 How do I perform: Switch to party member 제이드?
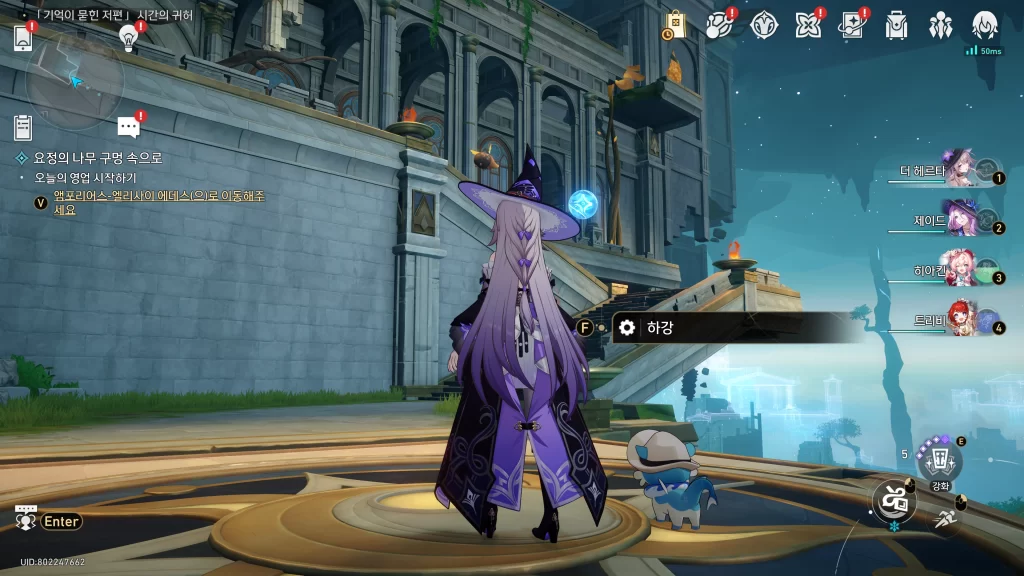[x=960, y=218]
